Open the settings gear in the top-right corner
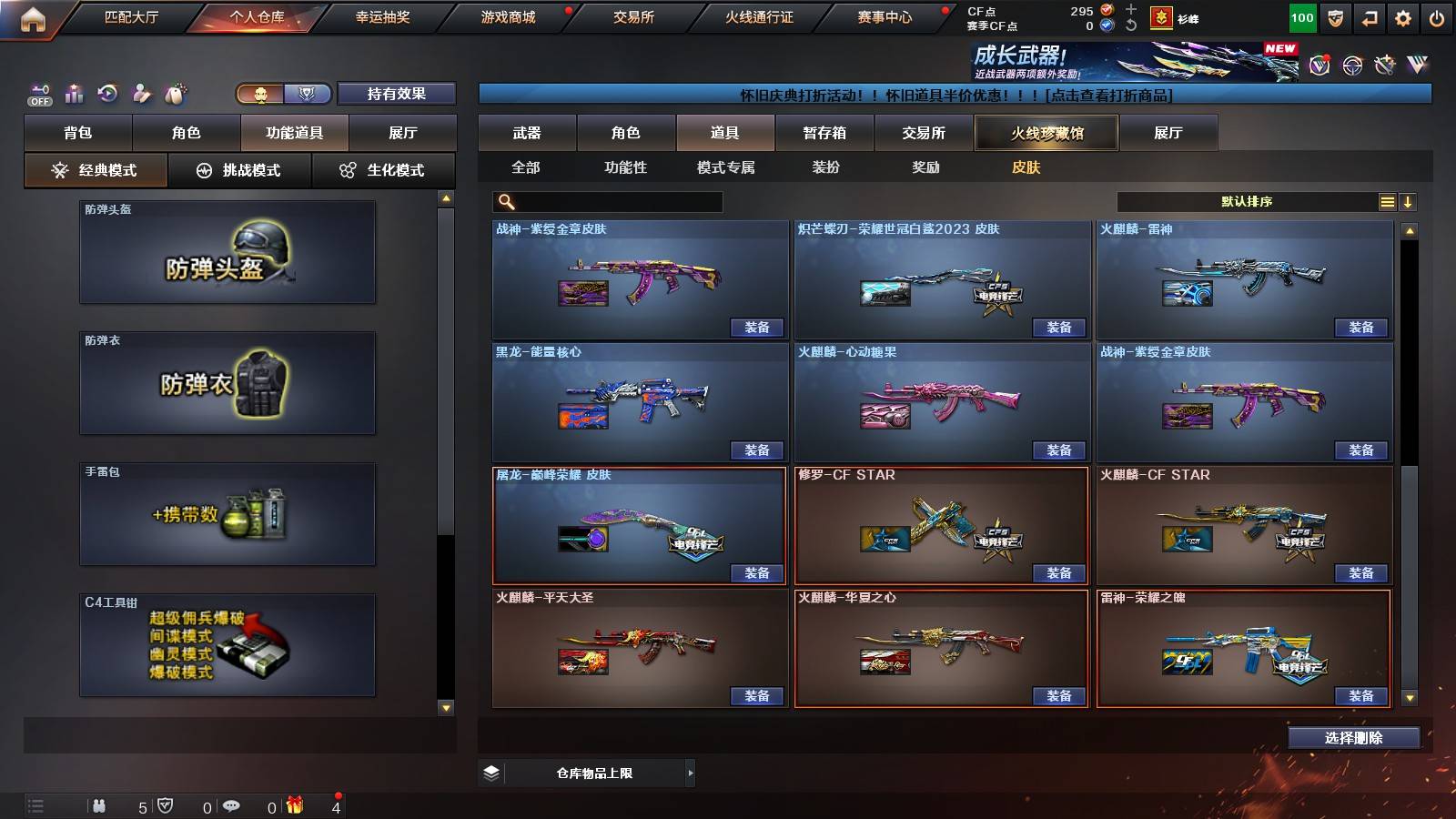 click(x=1401, y=16)
